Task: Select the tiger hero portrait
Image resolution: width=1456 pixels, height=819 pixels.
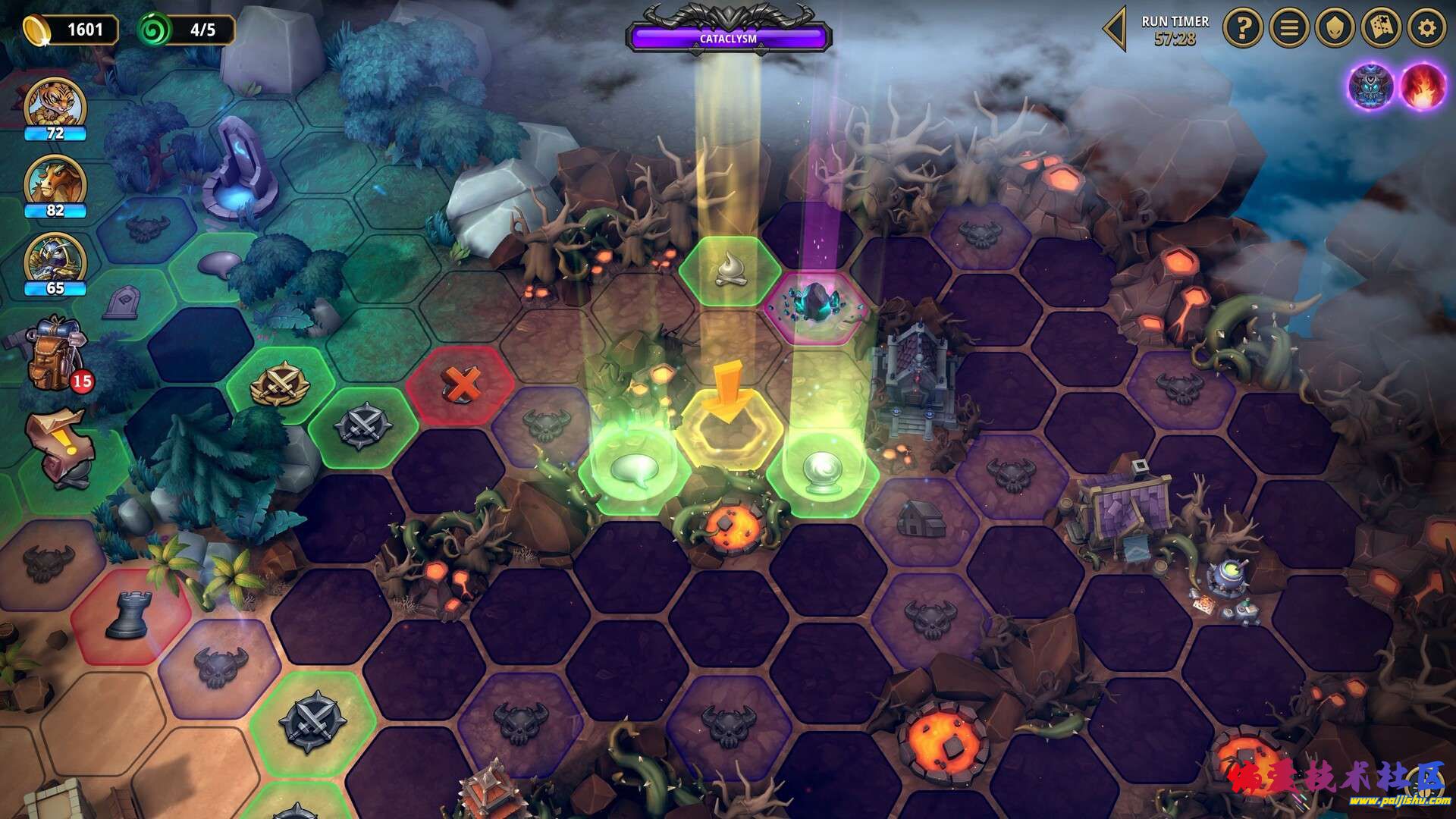Action: pyautogui.click(x=55, y=102)
